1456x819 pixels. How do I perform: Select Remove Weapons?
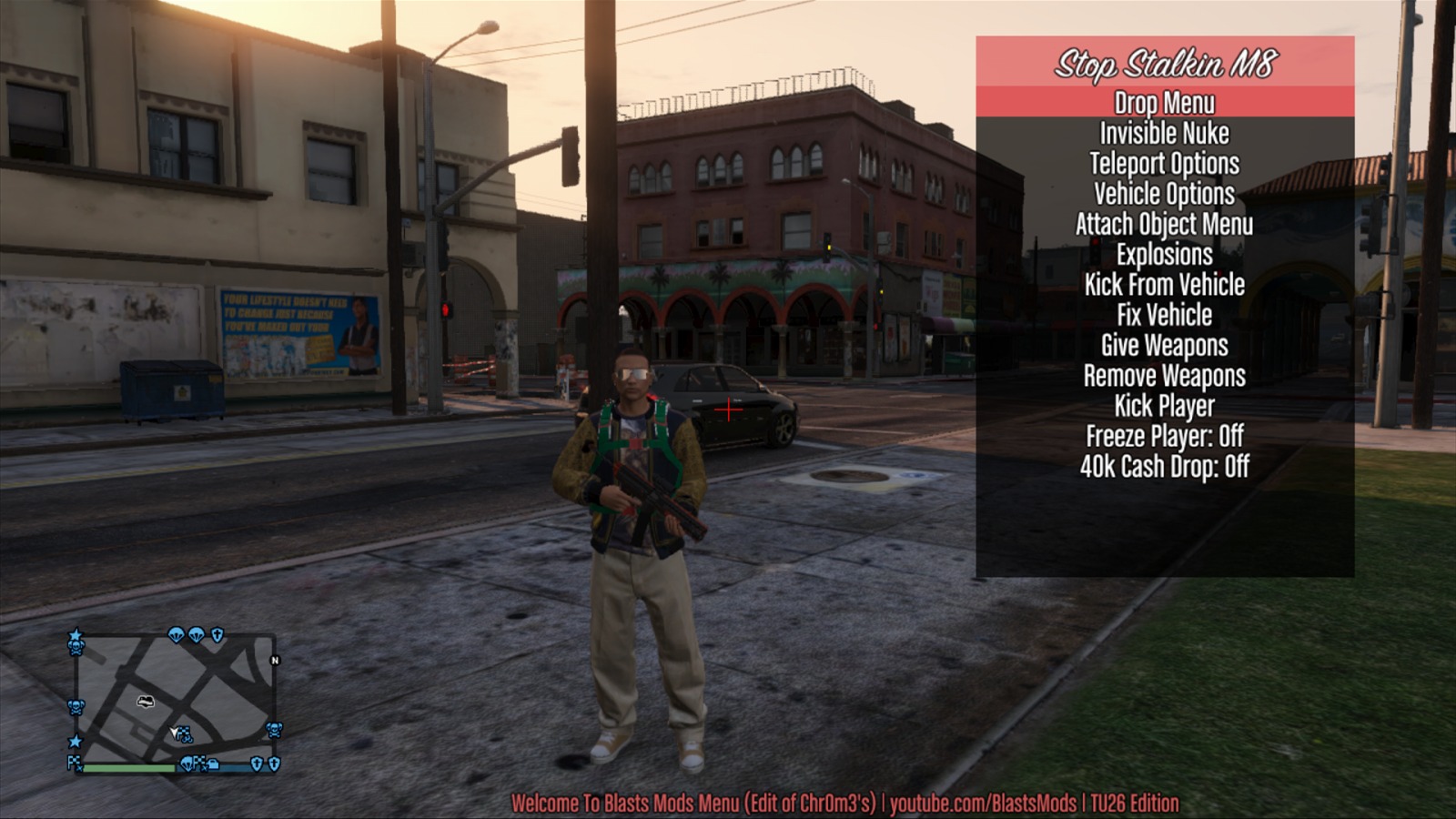[x=1164, y=376]
